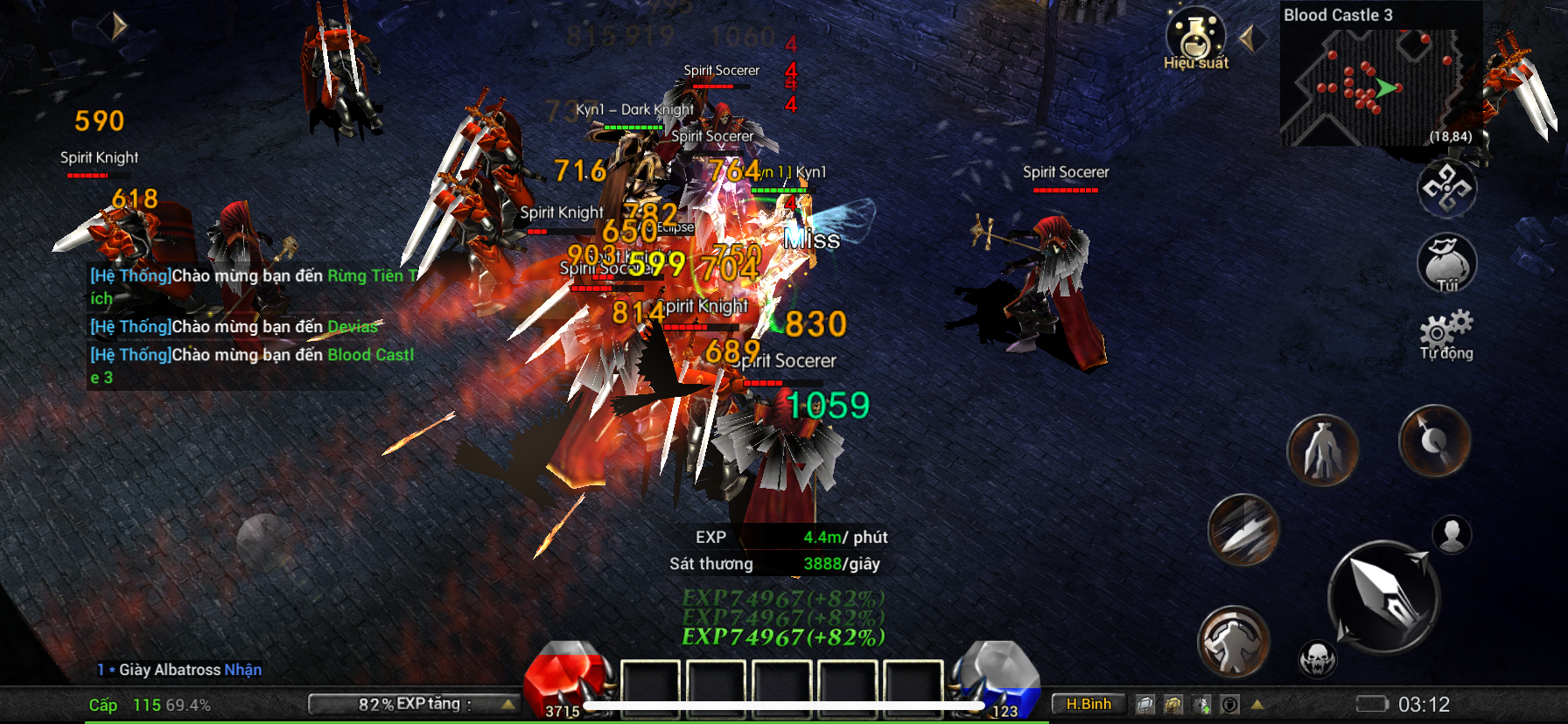Toggle Tự động auto-play gears
Image resolution: width=1568 pixels, height=724 pixels.
pos(1446,335)
